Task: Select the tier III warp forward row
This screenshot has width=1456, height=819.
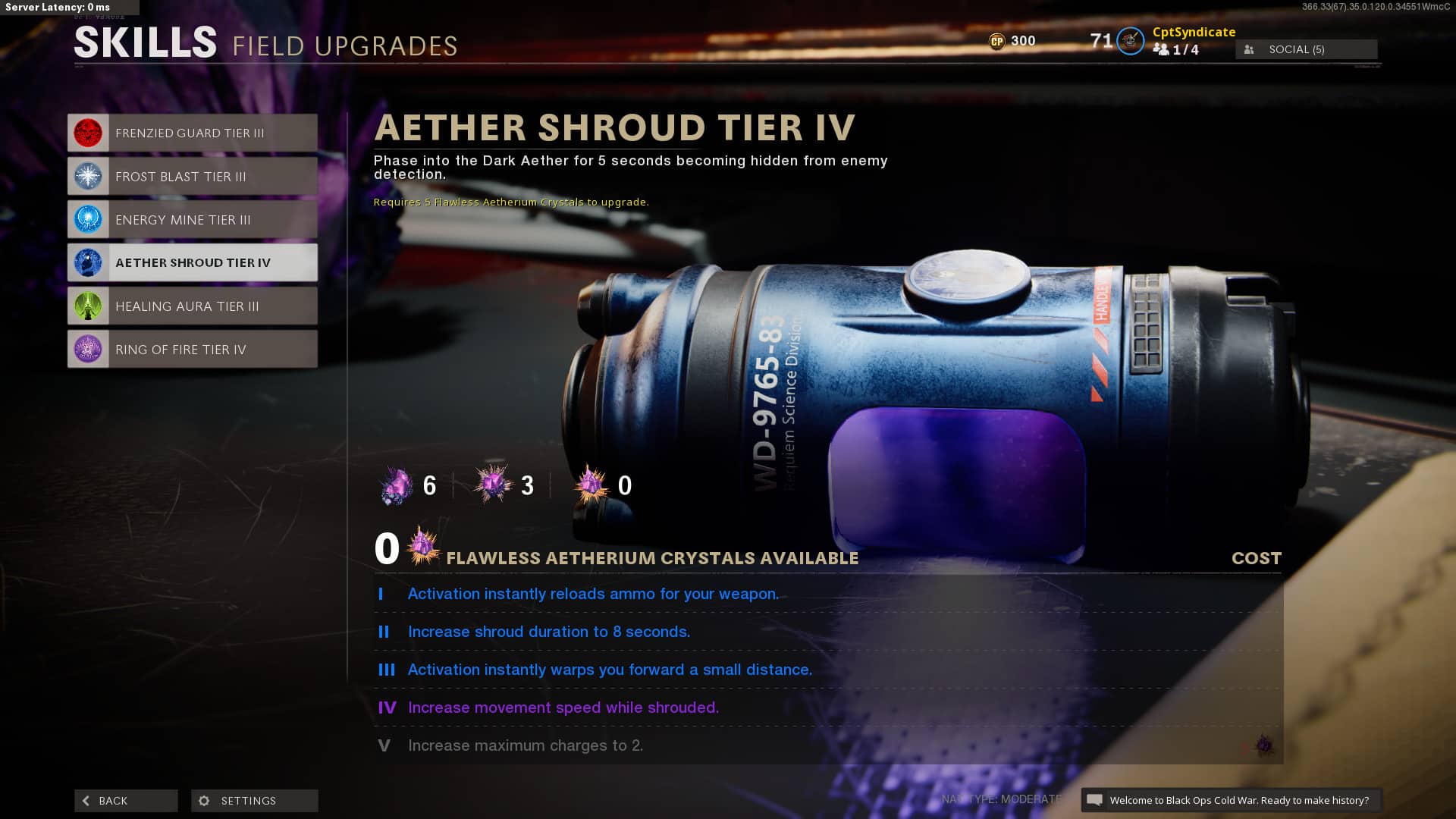Action: point(827,670)
